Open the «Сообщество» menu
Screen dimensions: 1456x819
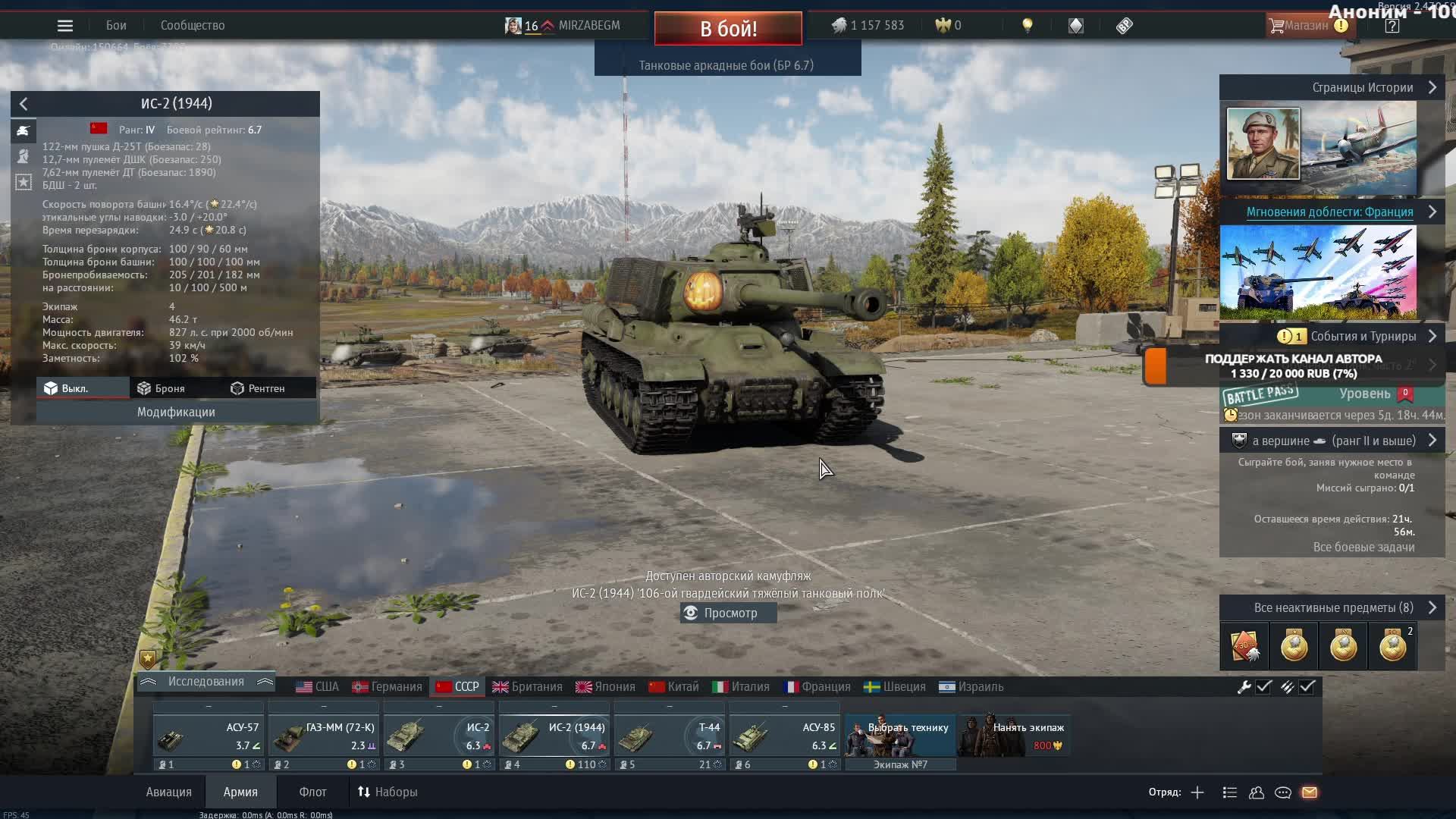pyautogui.click(x=193, y=26)
